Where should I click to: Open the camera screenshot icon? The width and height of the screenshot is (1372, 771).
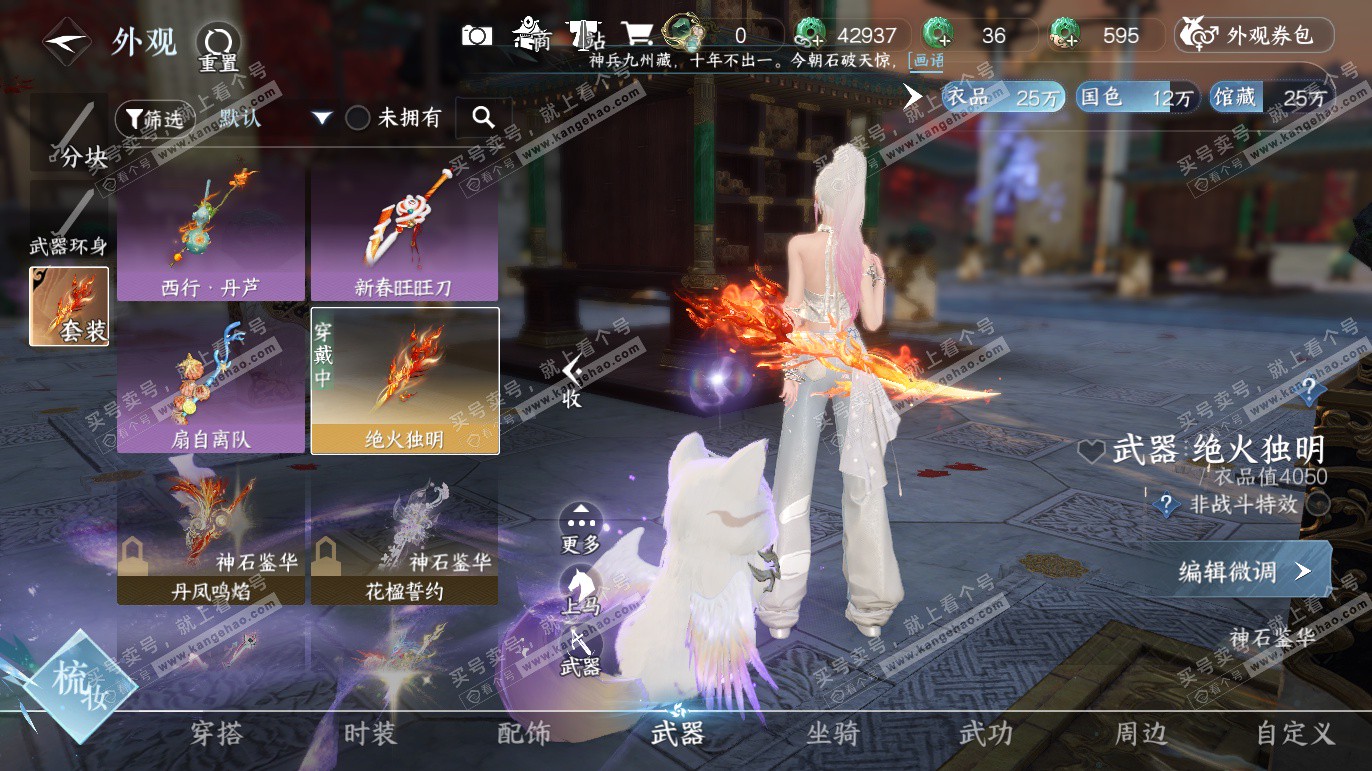point(477,36)
